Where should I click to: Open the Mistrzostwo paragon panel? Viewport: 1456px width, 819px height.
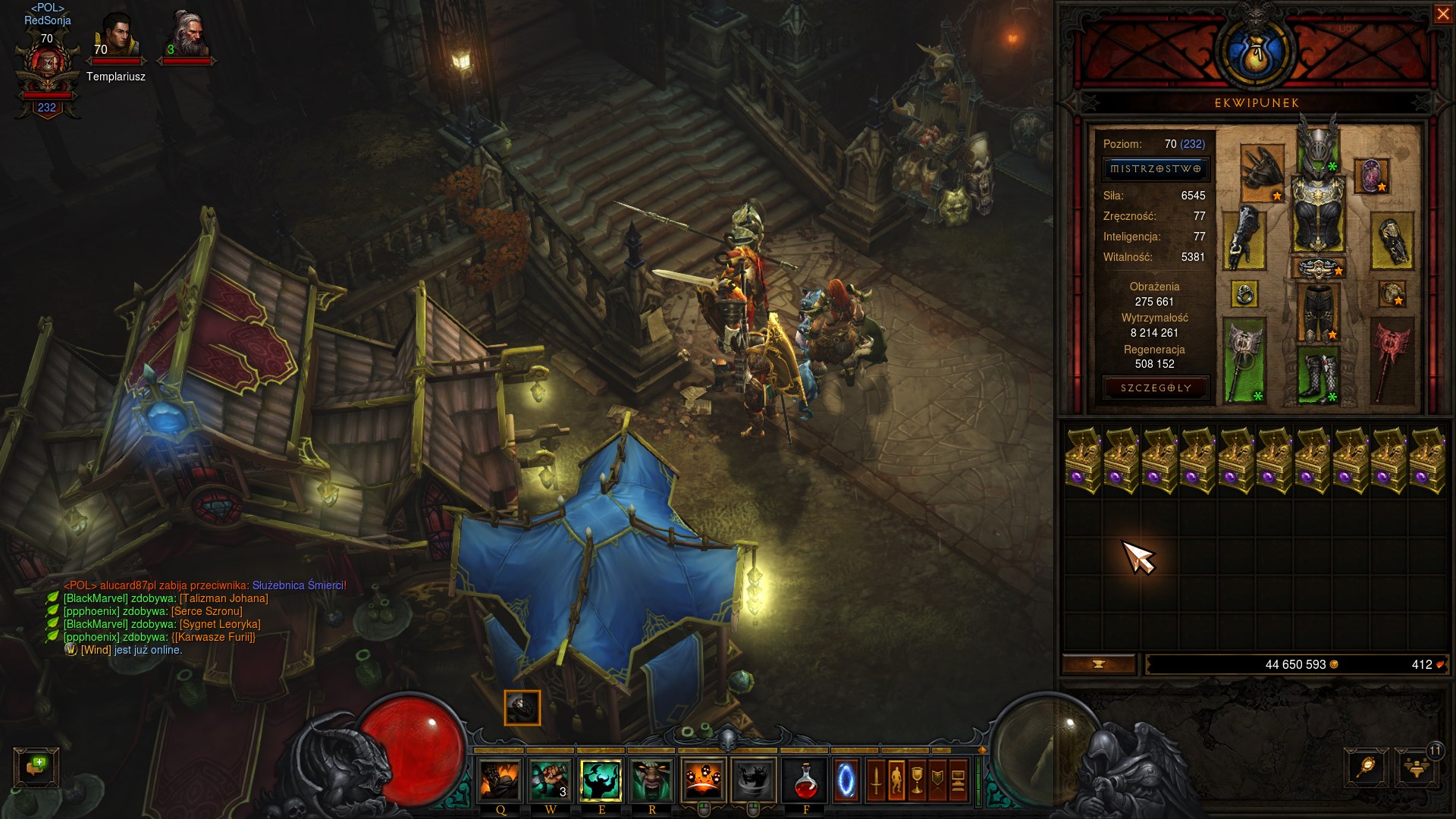point(1155,169)
